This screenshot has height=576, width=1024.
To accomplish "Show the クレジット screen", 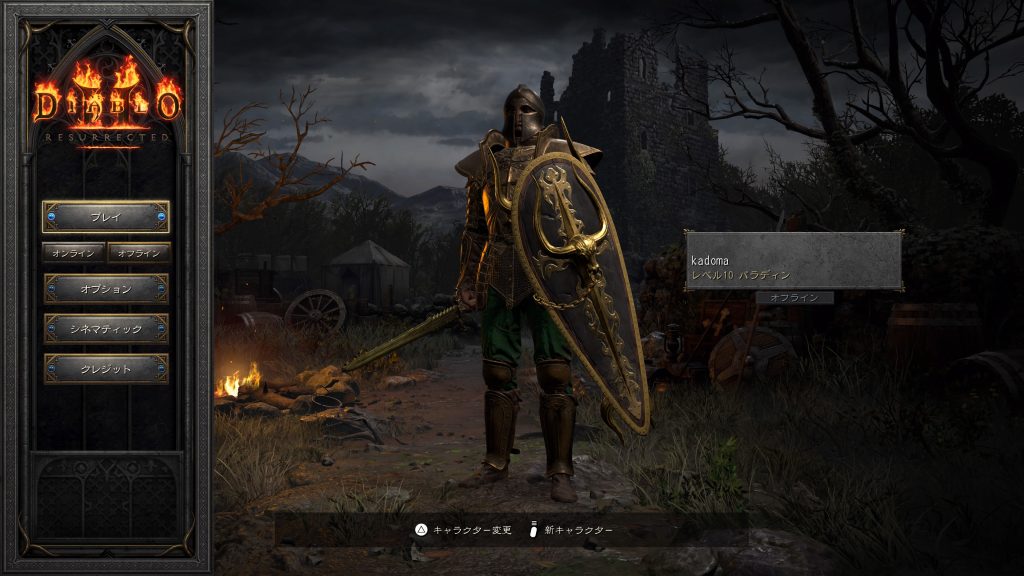I will (105, 368).
